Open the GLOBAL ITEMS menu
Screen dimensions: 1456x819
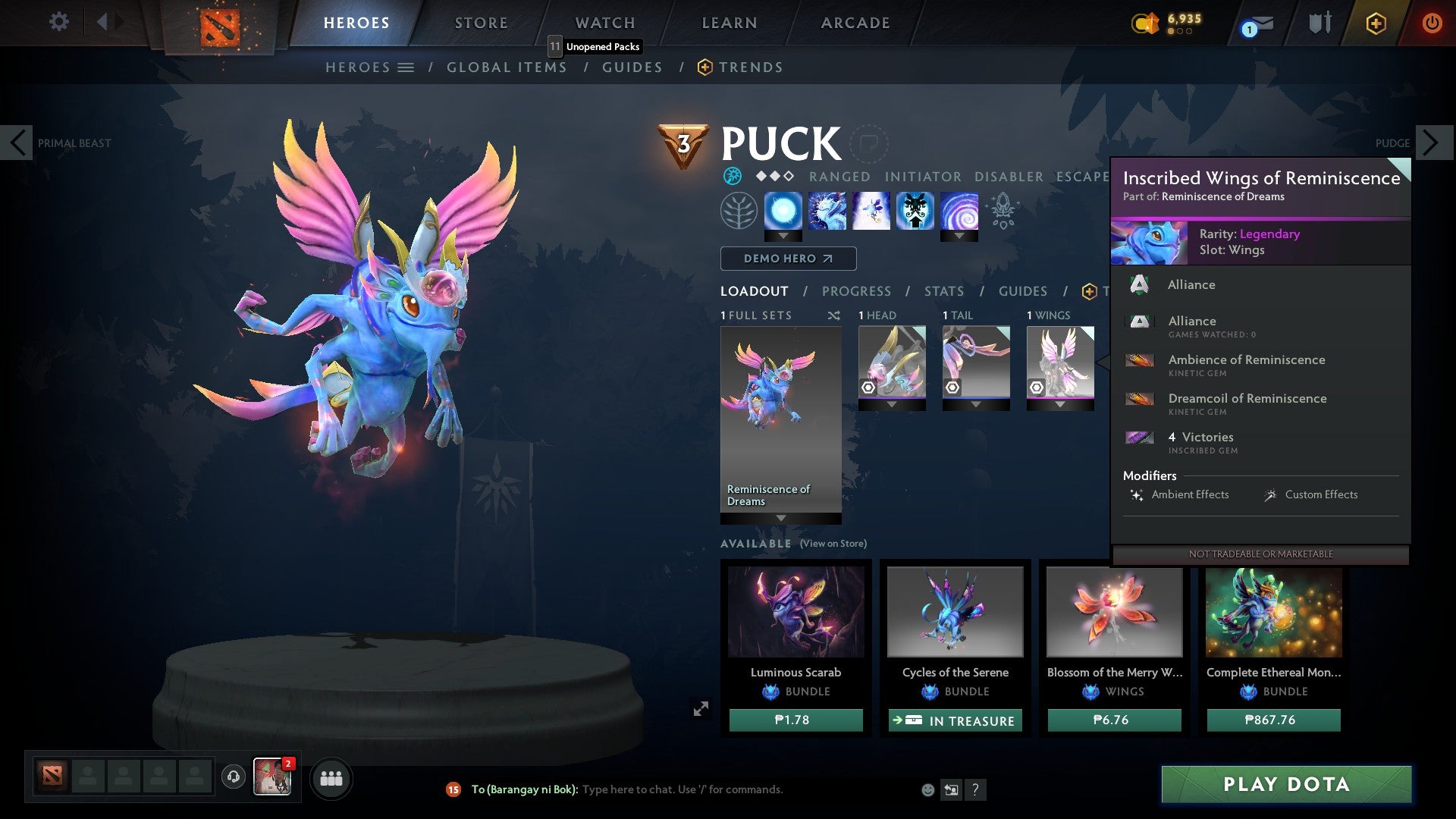(507, 67)
